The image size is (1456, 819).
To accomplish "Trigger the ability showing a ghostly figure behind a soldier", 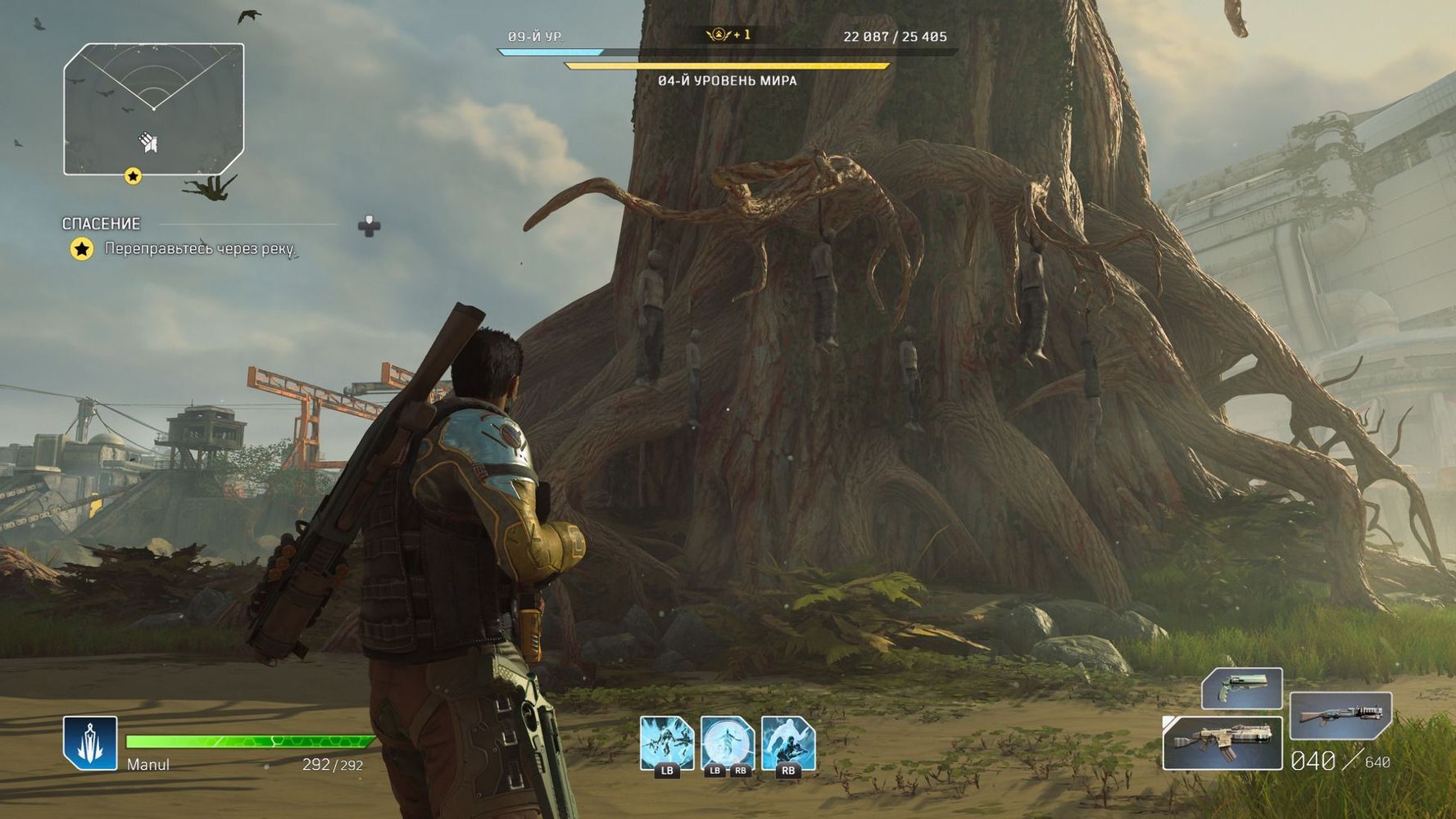I will point(788,743).
